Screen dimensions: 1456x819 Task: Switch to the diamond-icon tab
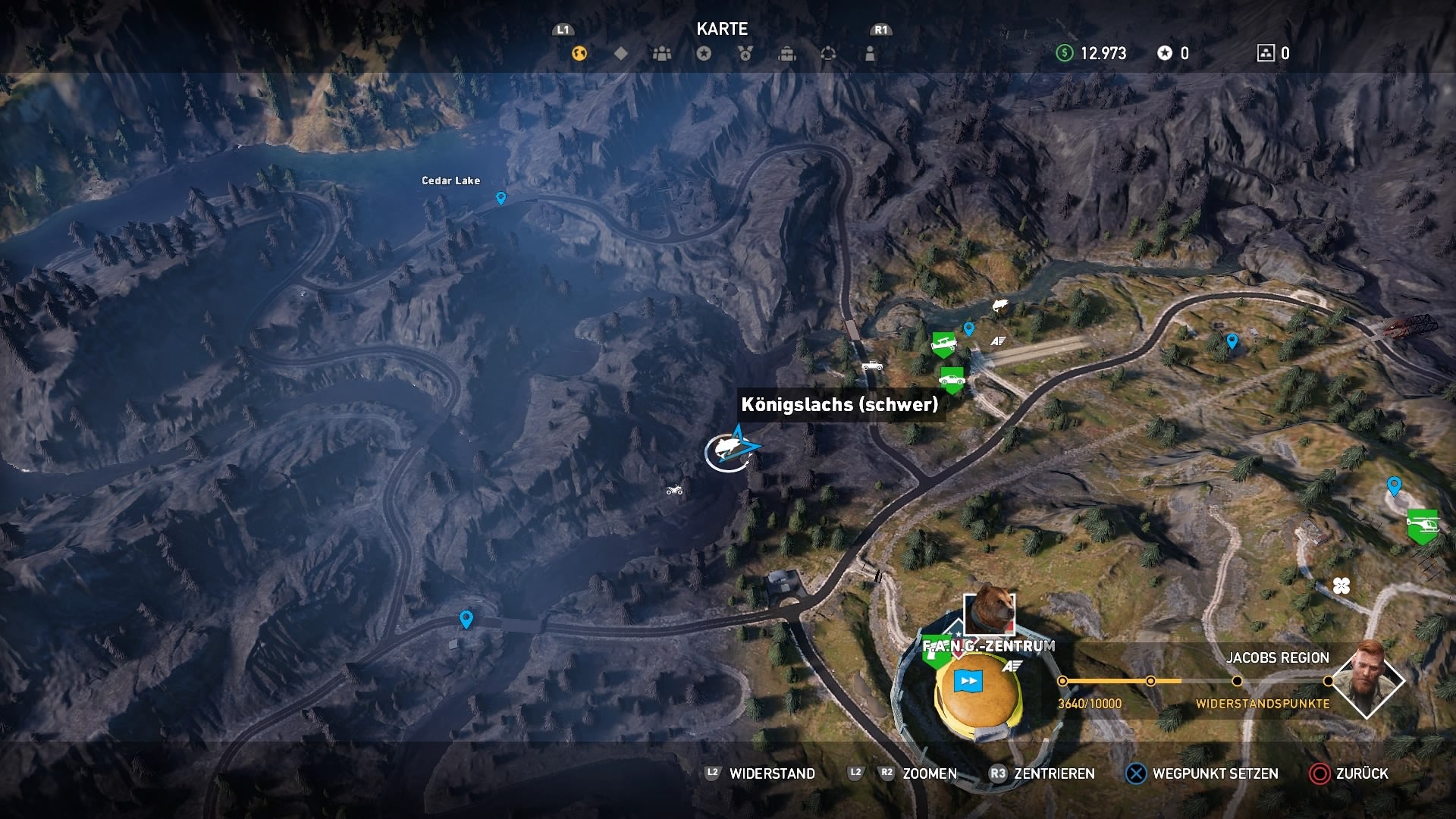coord(620,53)
